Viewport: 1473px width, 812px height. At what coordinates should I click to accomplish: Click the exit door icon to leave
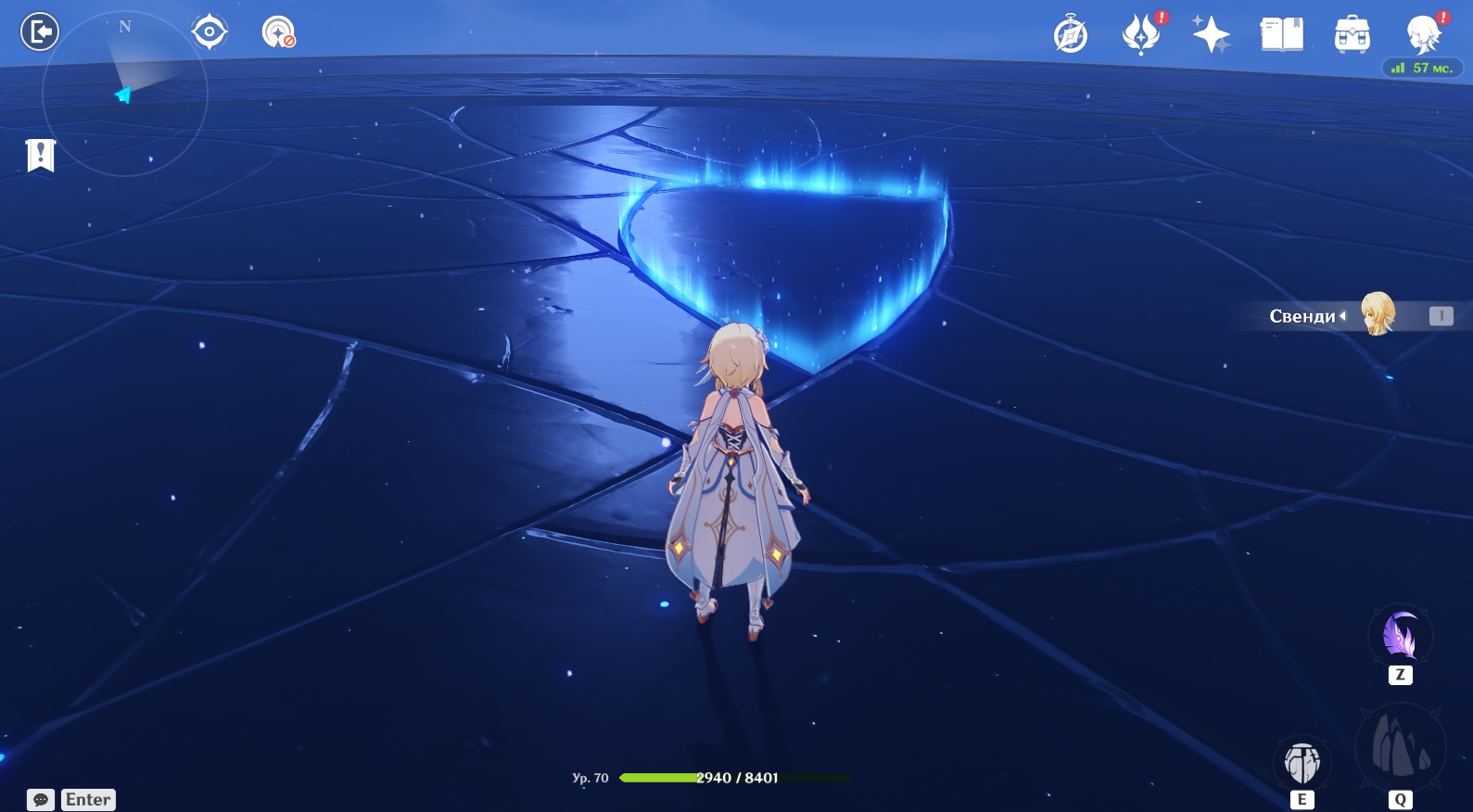pyautogui.click(x=40, y=32)
